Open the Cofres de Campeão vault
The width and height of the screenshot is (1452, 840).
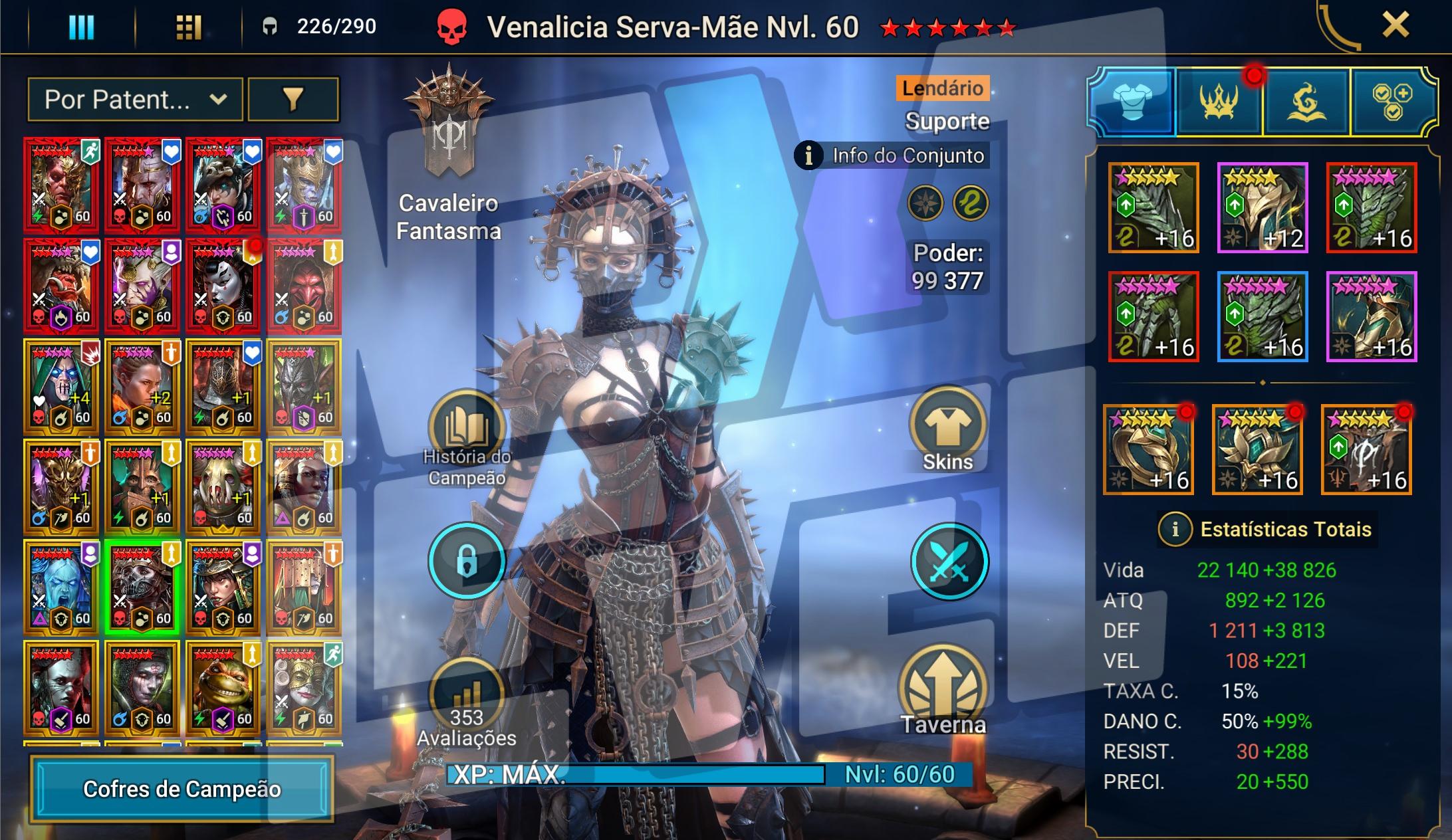181,789
